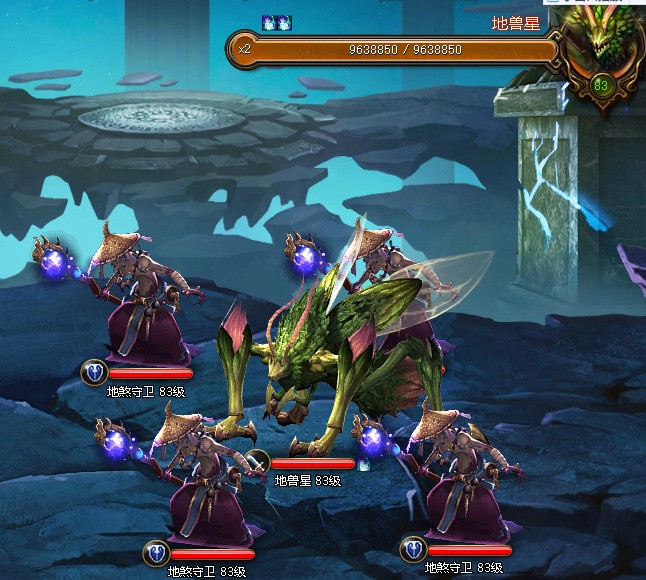Click the small status icon after 地兽星's health bar
This screenshot has height=580, width=646.
point(364,464)
